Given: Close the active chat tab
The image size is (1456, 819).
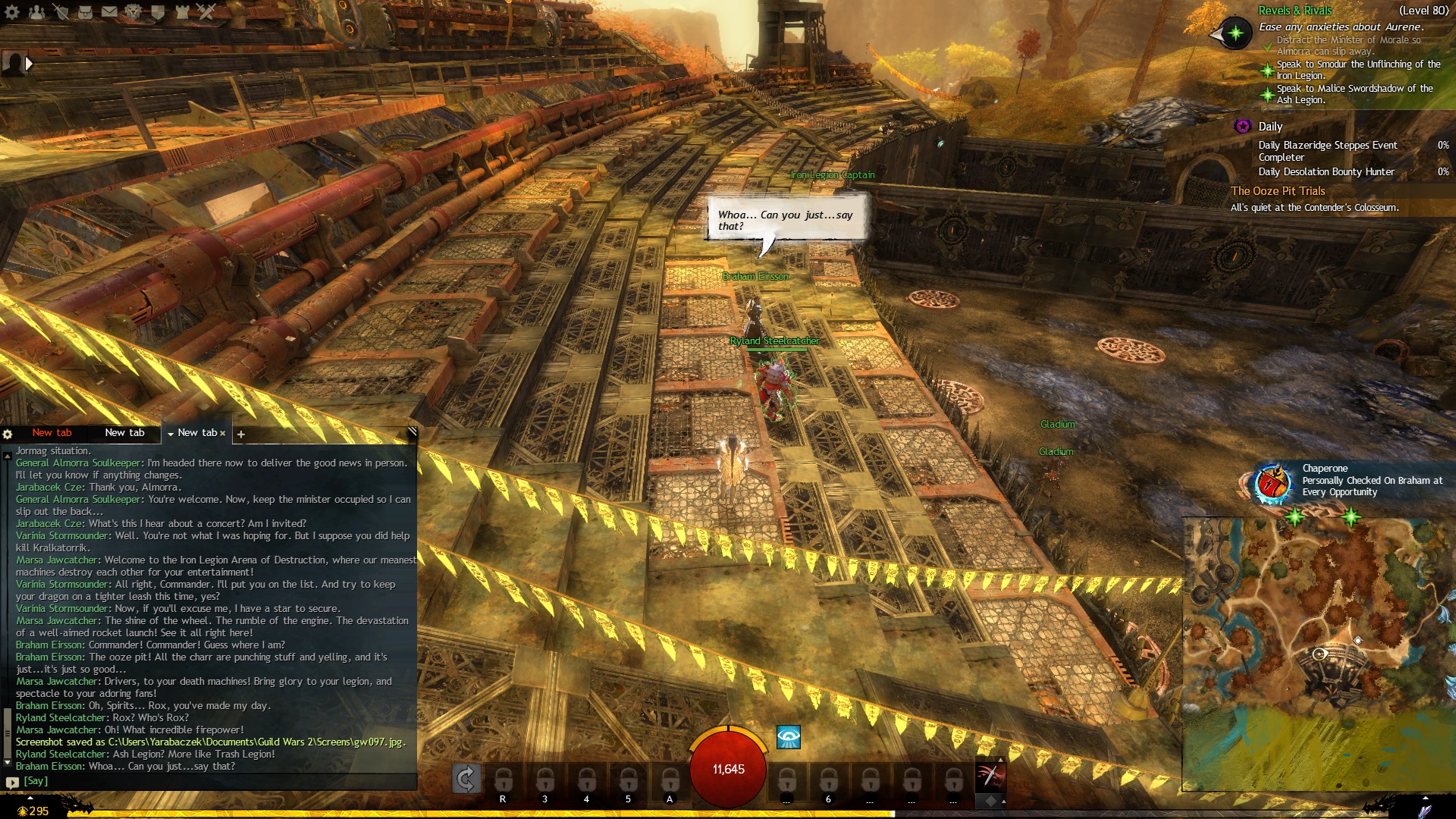Looking at the screenshot, I should coord(223,433).
